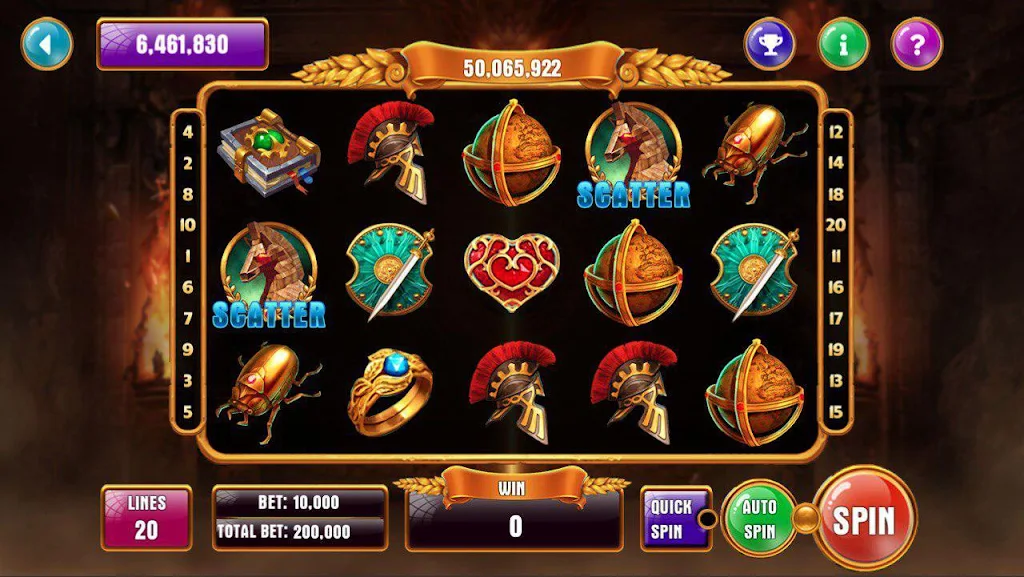Show the green info paytable
This screenshot has width=1024, height=577.
(843, 44)
